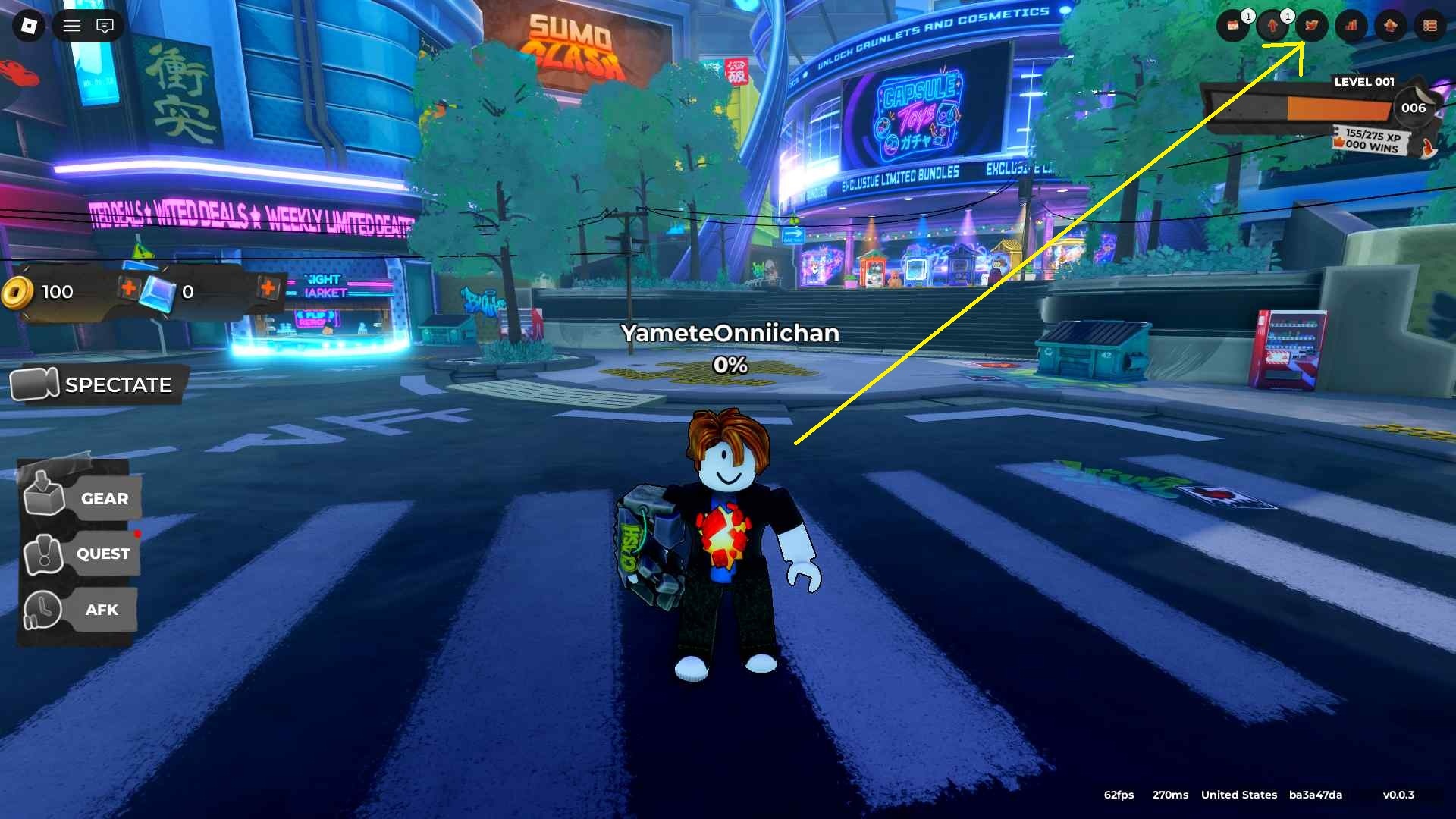Expand the Roblox hamburger menu
The width and height of the screenshot is (1456, 819).
pyautogui.click(x=71, y=25)
